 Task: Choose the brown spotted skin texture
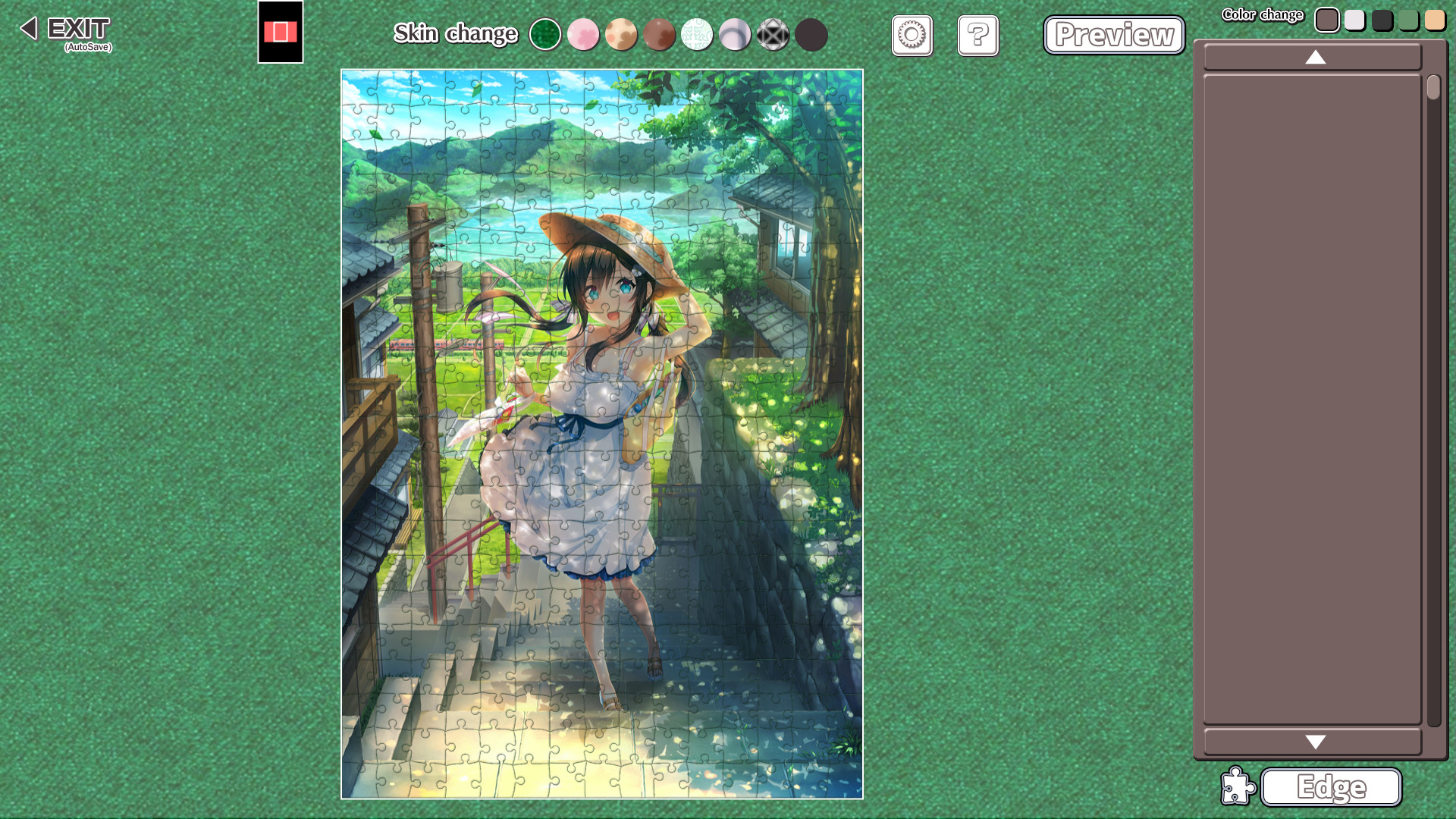(659, 34)
